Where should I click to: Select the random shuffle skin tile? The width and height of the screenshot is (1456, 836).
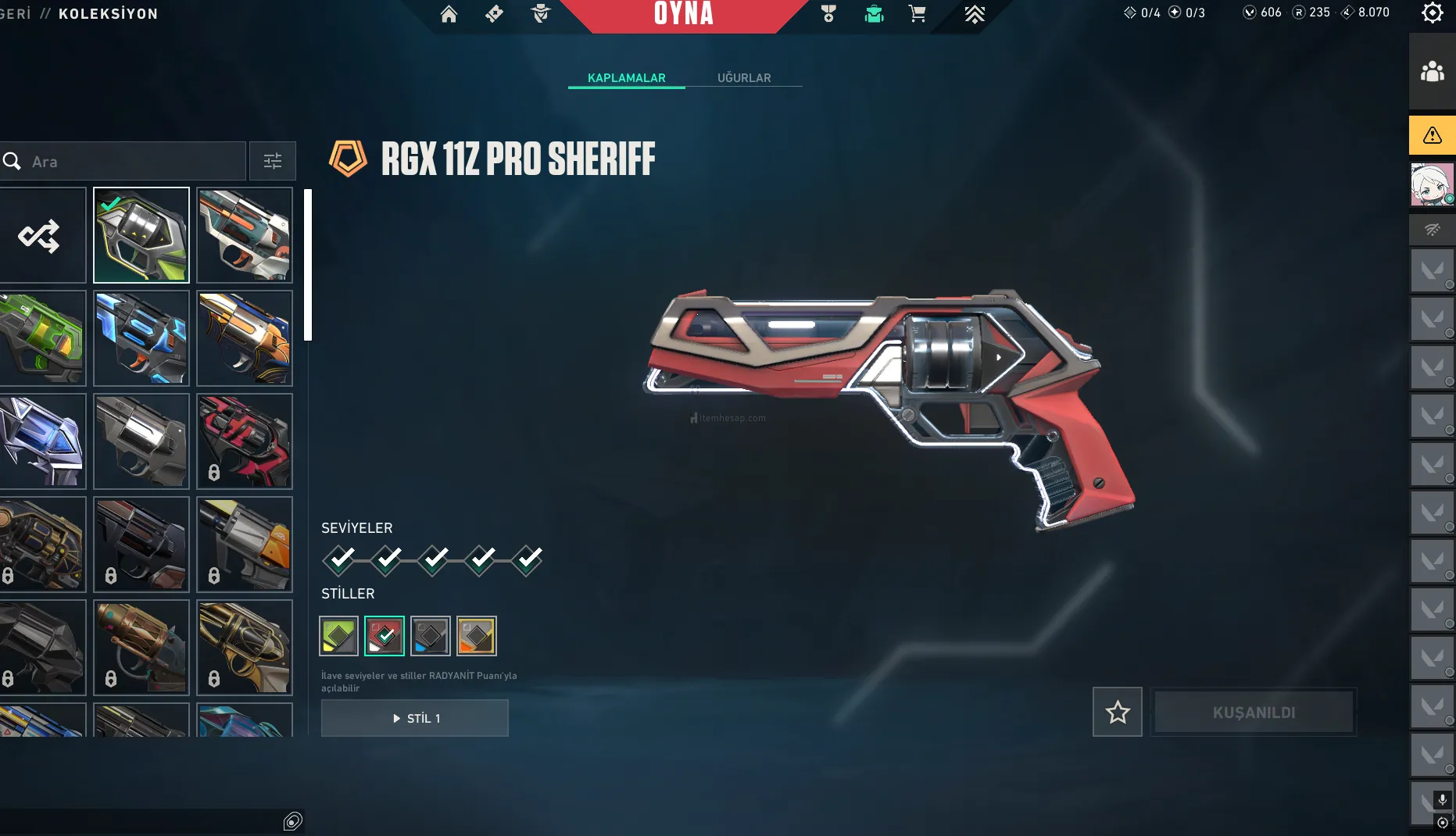tap(39, 235)
